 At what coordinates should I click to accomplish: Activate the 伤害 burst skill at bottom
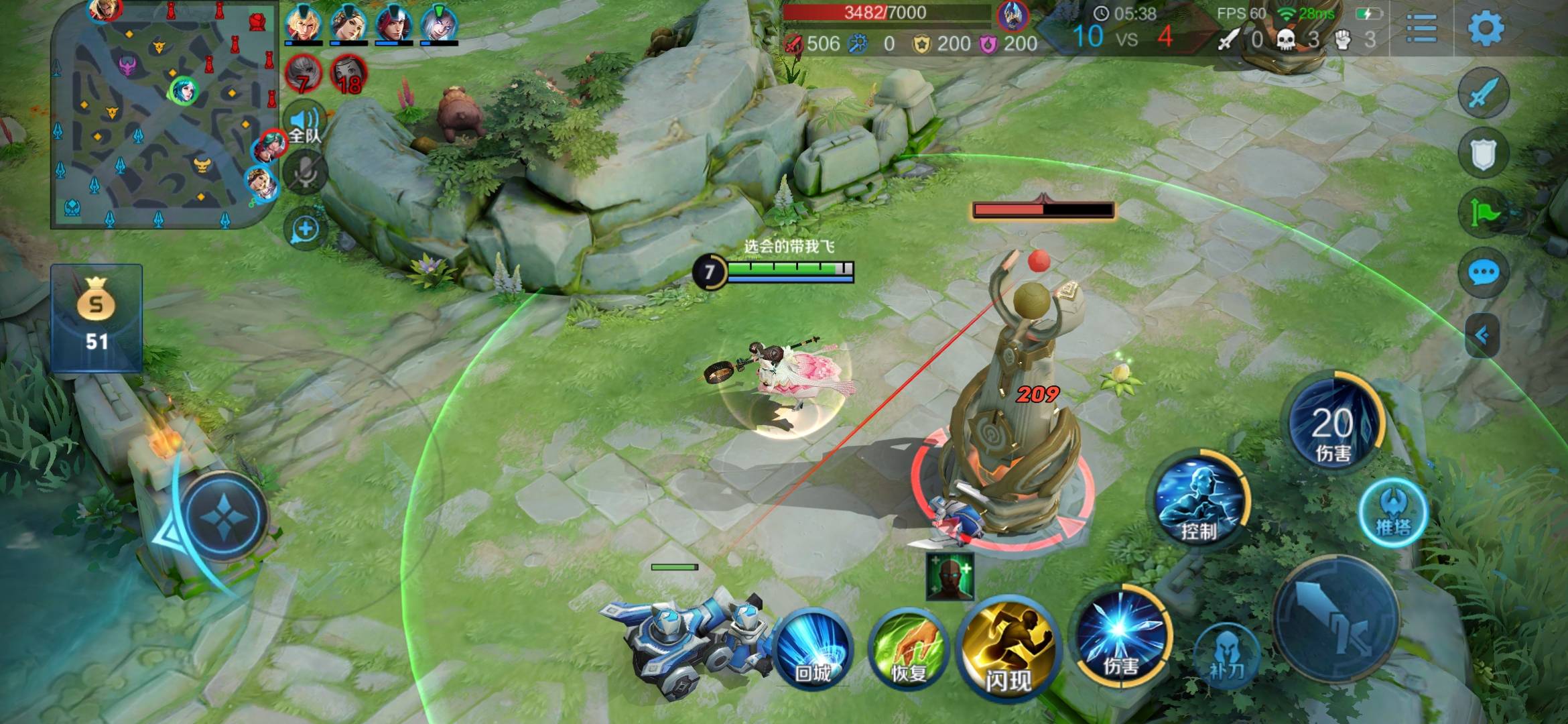click(x=1120, y=636)
